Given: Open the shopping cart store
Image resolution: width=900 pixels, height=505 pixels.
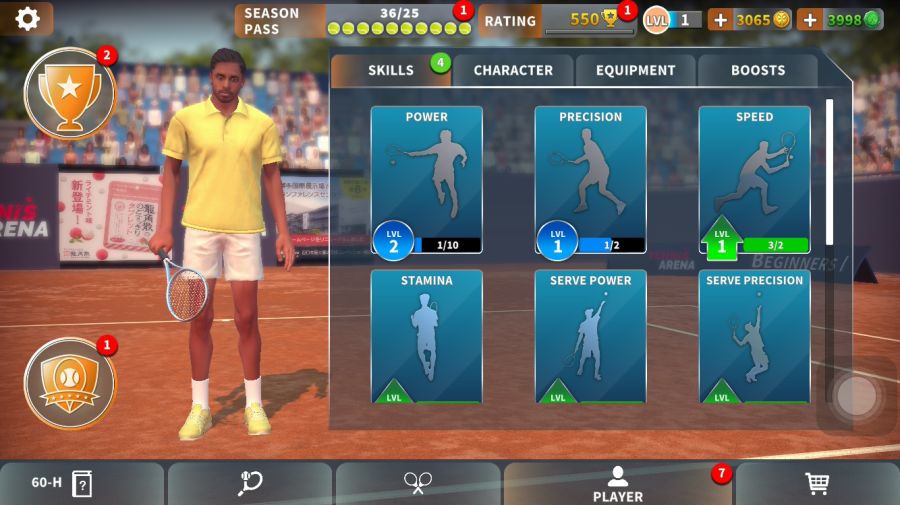Looking at the screenshot, I should coord(817,484).
